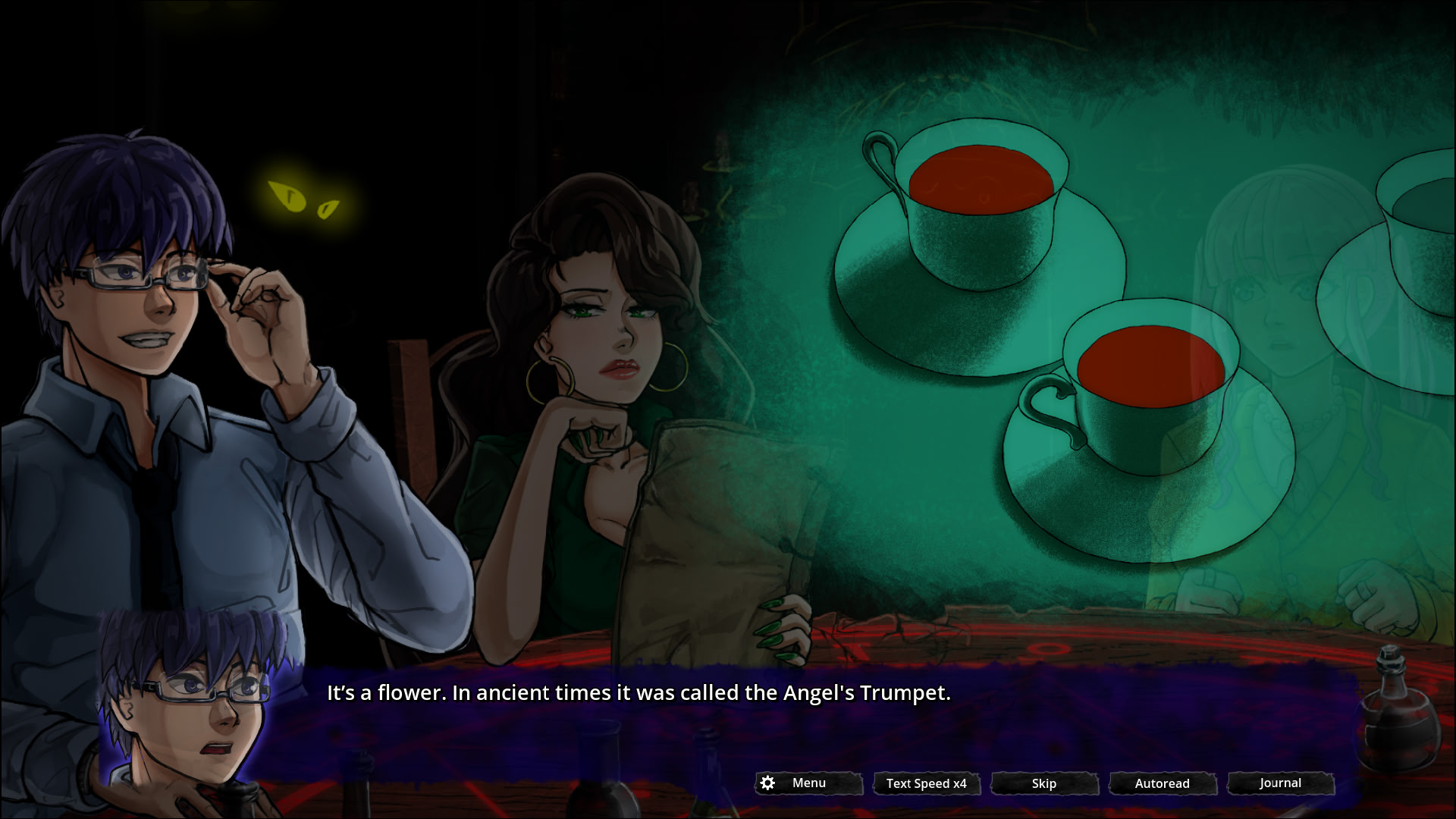
Task: Advance the Angel's Trumpet dialogue line
Action: point(638,693)
